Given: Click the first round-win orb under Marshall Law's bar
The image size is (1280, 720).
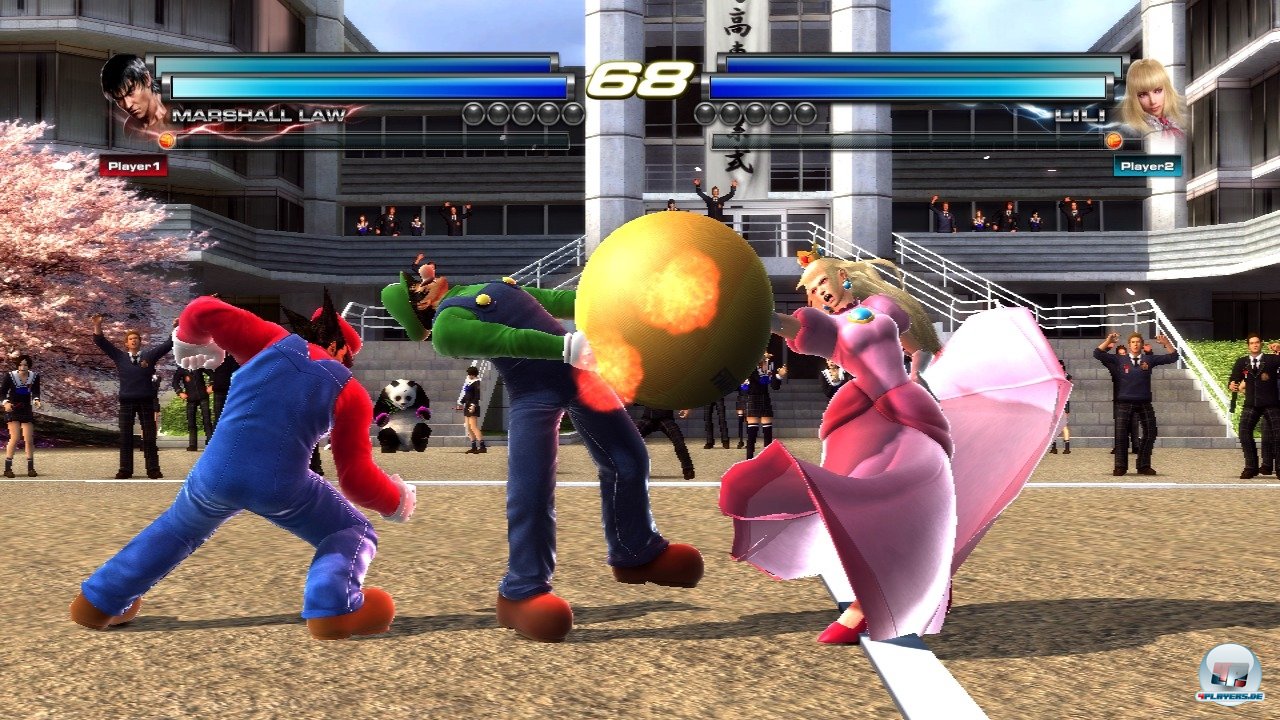Looking at the screenshot, I should [471, 113].
